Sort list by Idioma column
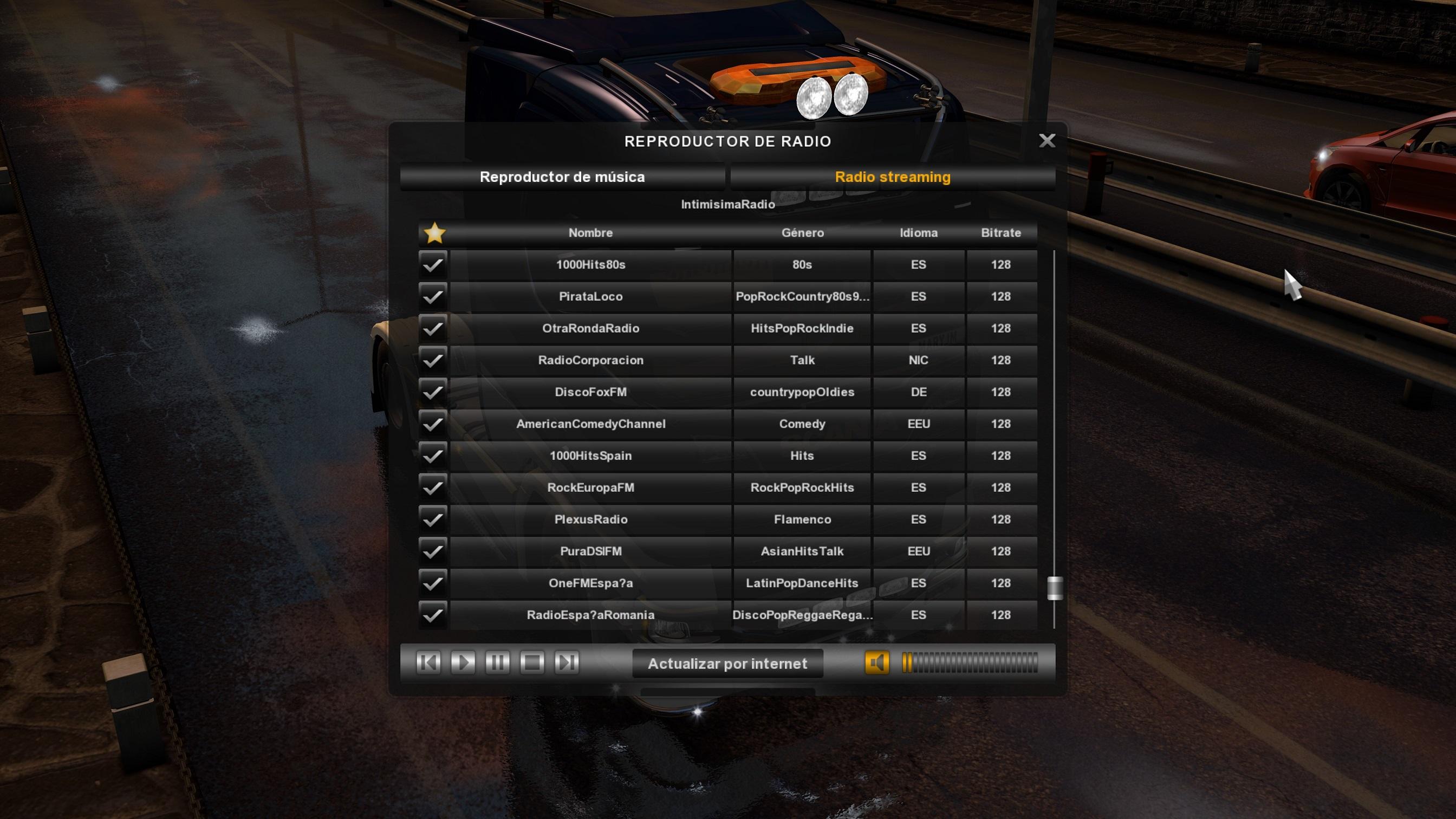 pyautogui.click(x=918, y=233)
